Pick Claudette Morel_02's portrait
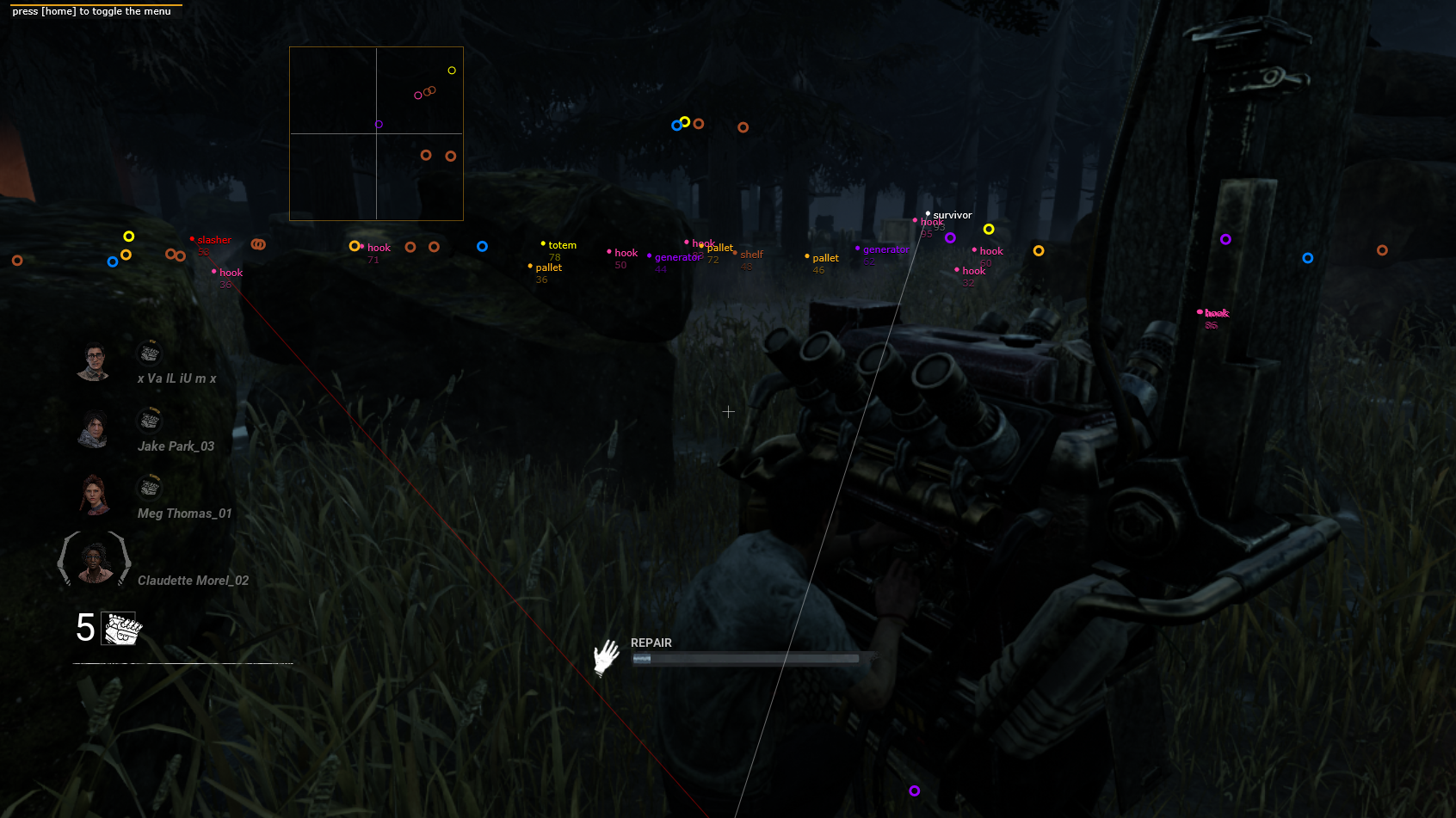 pyautogui.click(x=95, y=561)
